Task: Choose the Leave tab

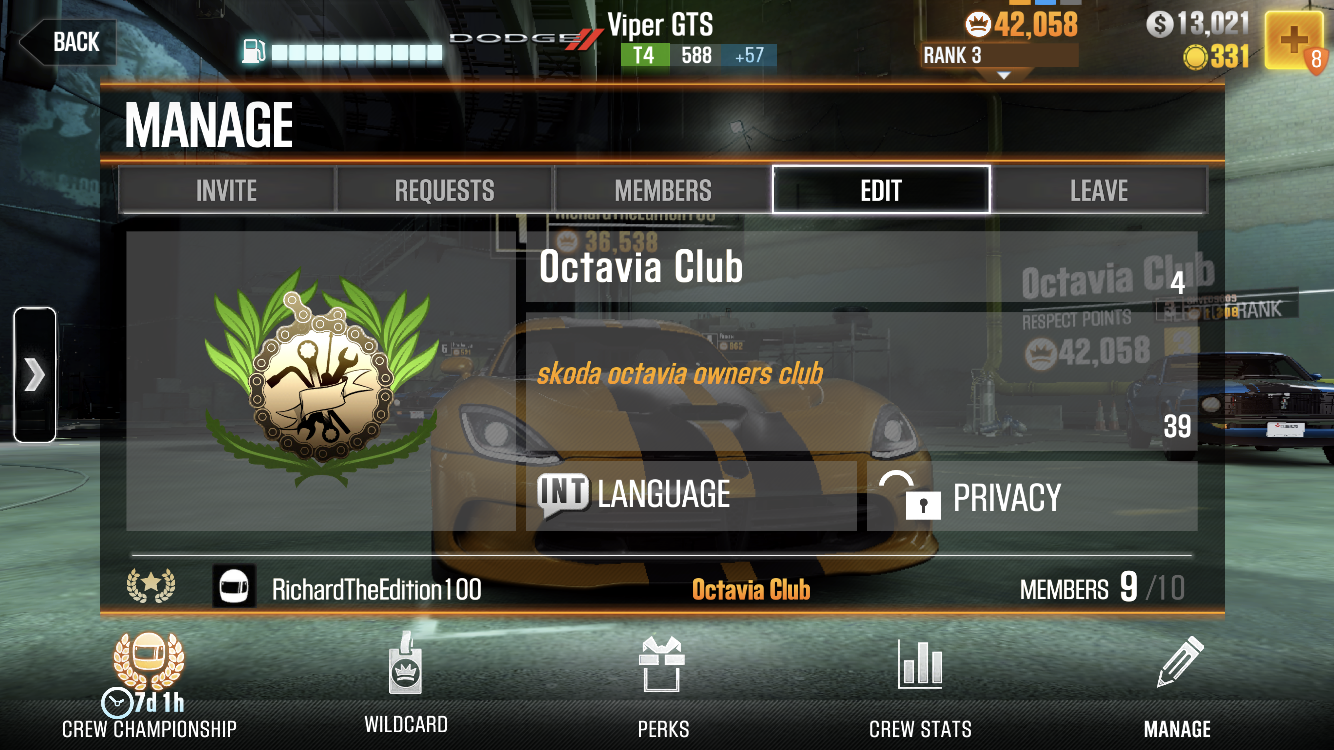Action: [x=1099, y=190]
